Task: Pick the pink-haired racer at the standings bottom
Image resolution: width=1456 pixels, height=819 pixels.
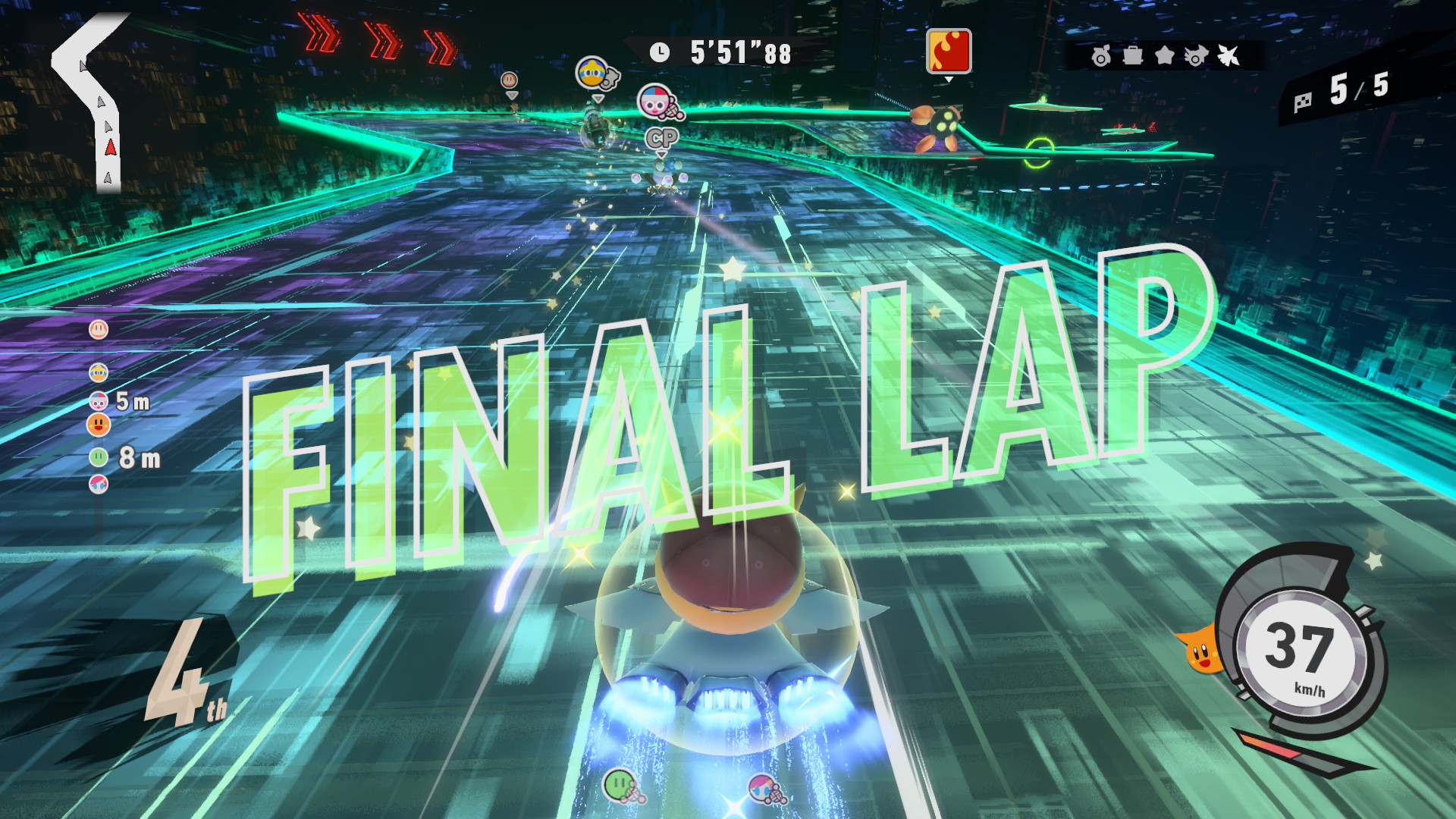Action: click(99, 484)
